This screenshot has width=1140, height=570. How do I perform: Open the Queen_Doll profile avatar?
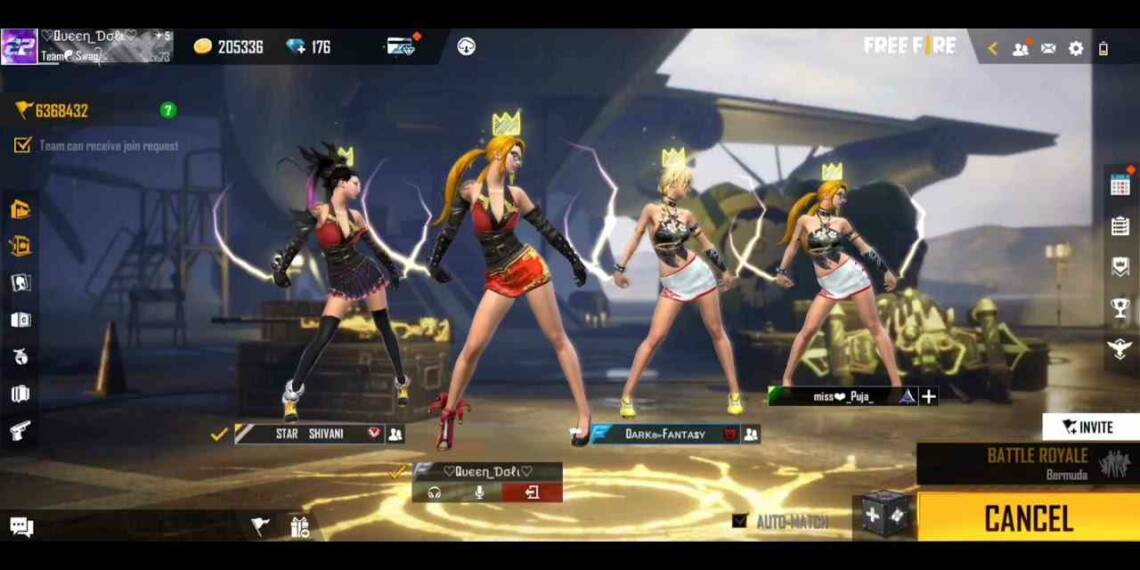click(19, 47)
